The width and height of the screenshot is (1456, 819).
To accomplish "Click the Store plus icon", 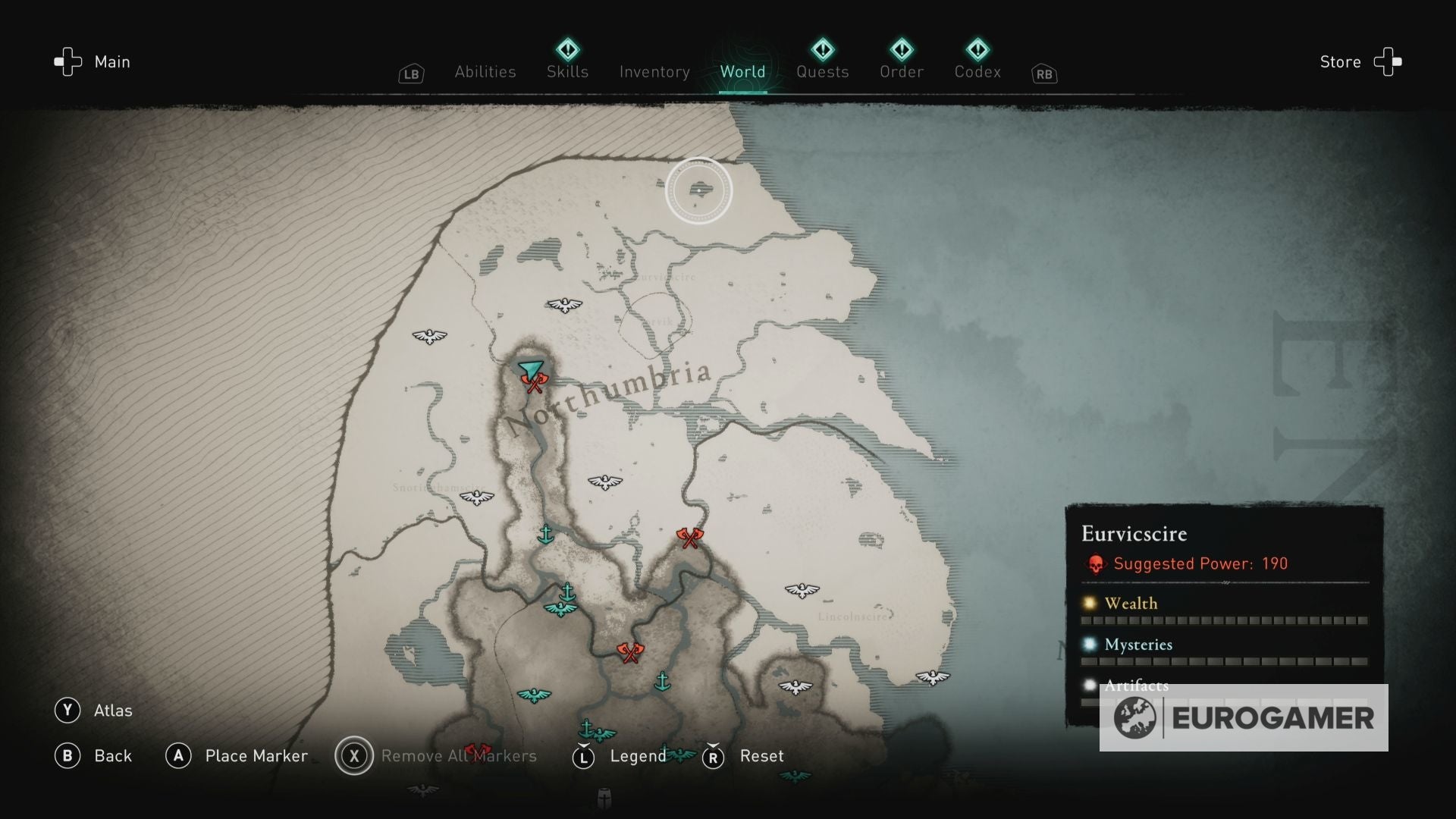I will point(1388,62).
